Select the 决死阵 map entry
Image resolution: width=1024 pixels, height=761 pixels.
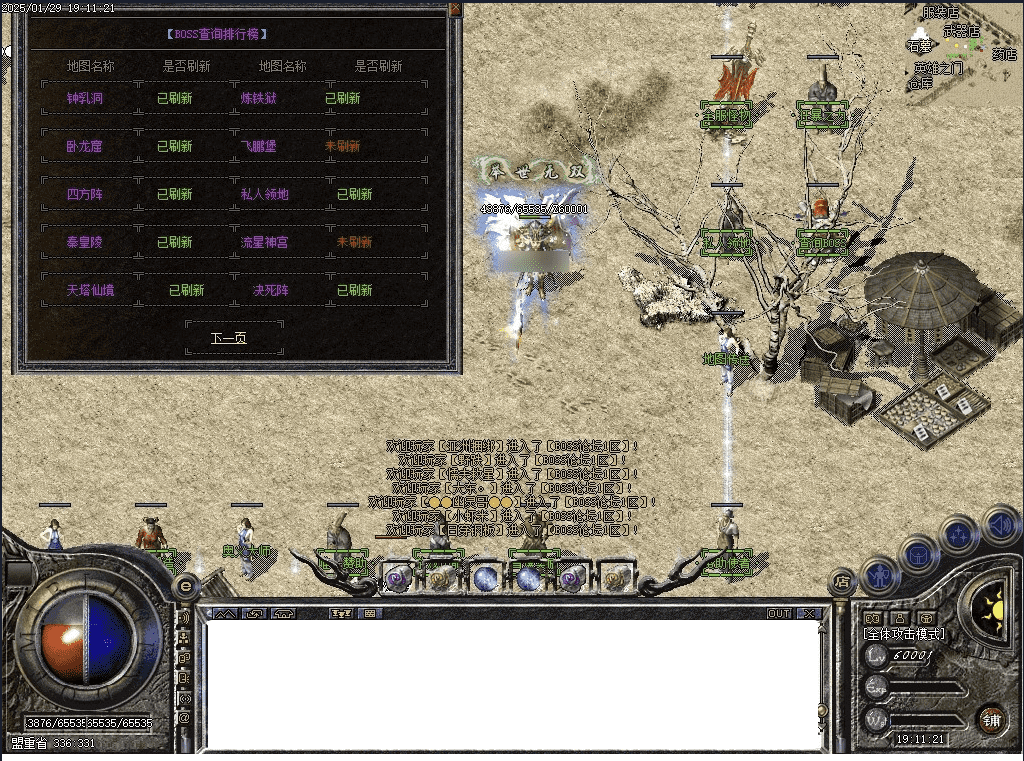pos(270,290)
